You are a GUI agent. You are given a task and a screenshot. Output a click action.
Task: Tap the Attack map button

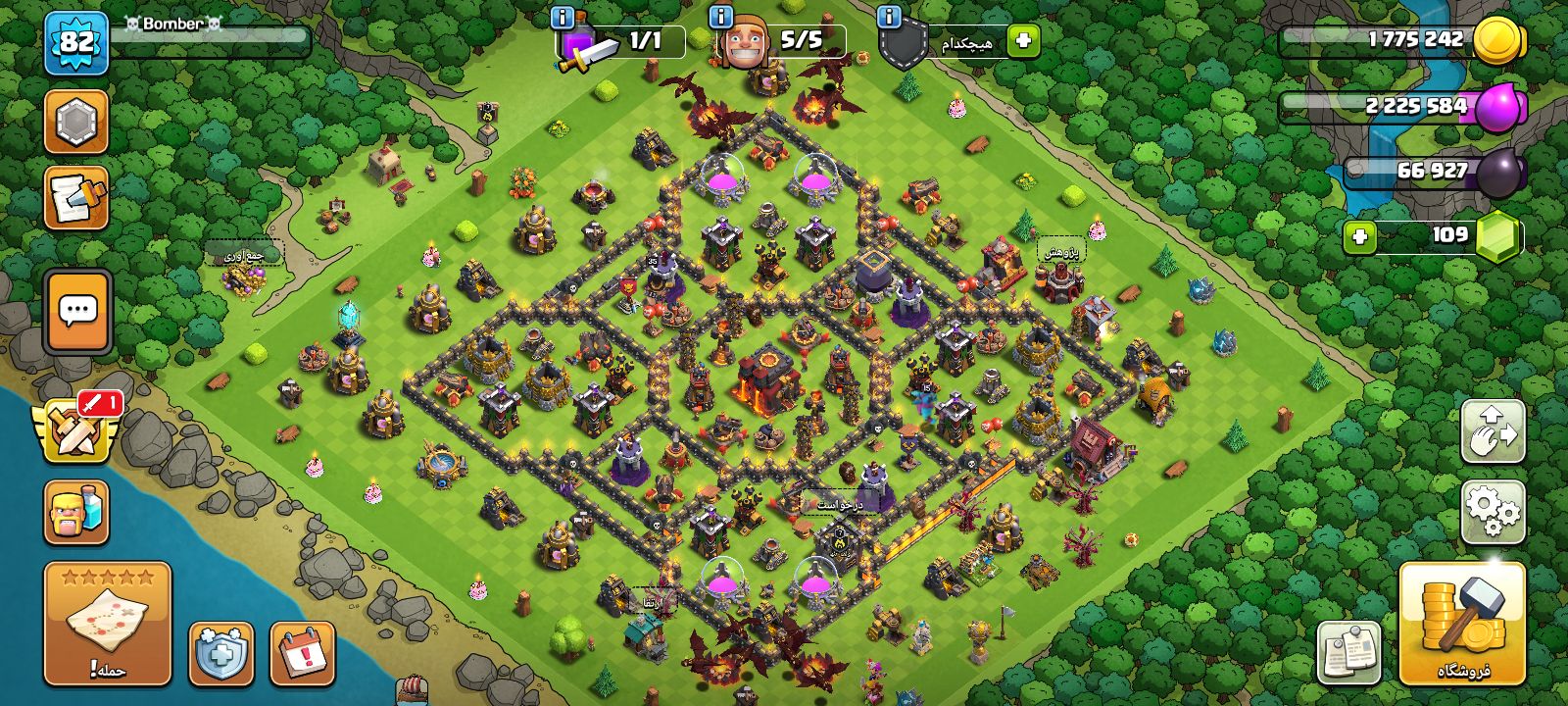[108, 623]
